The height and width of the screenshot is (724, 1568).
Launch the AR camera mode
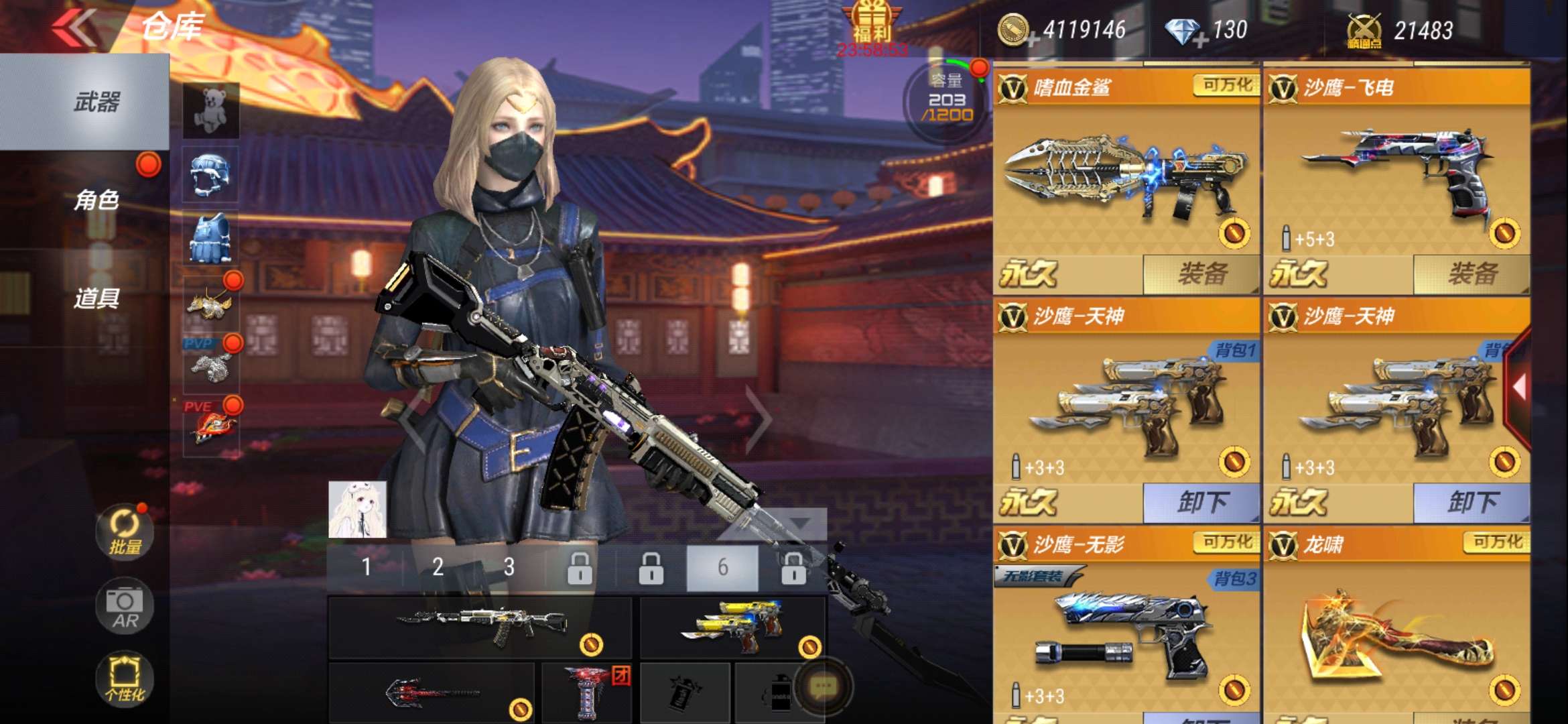click(x=125, y=605)
